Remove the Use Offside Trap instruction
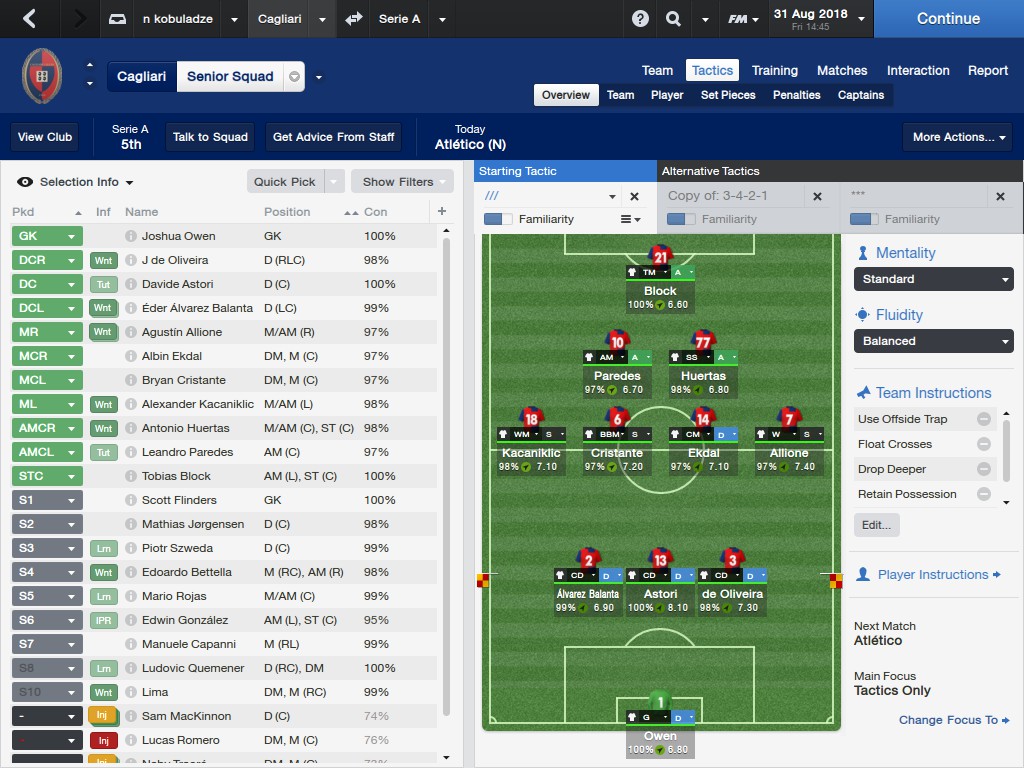1024x768 pixels. 984,419
